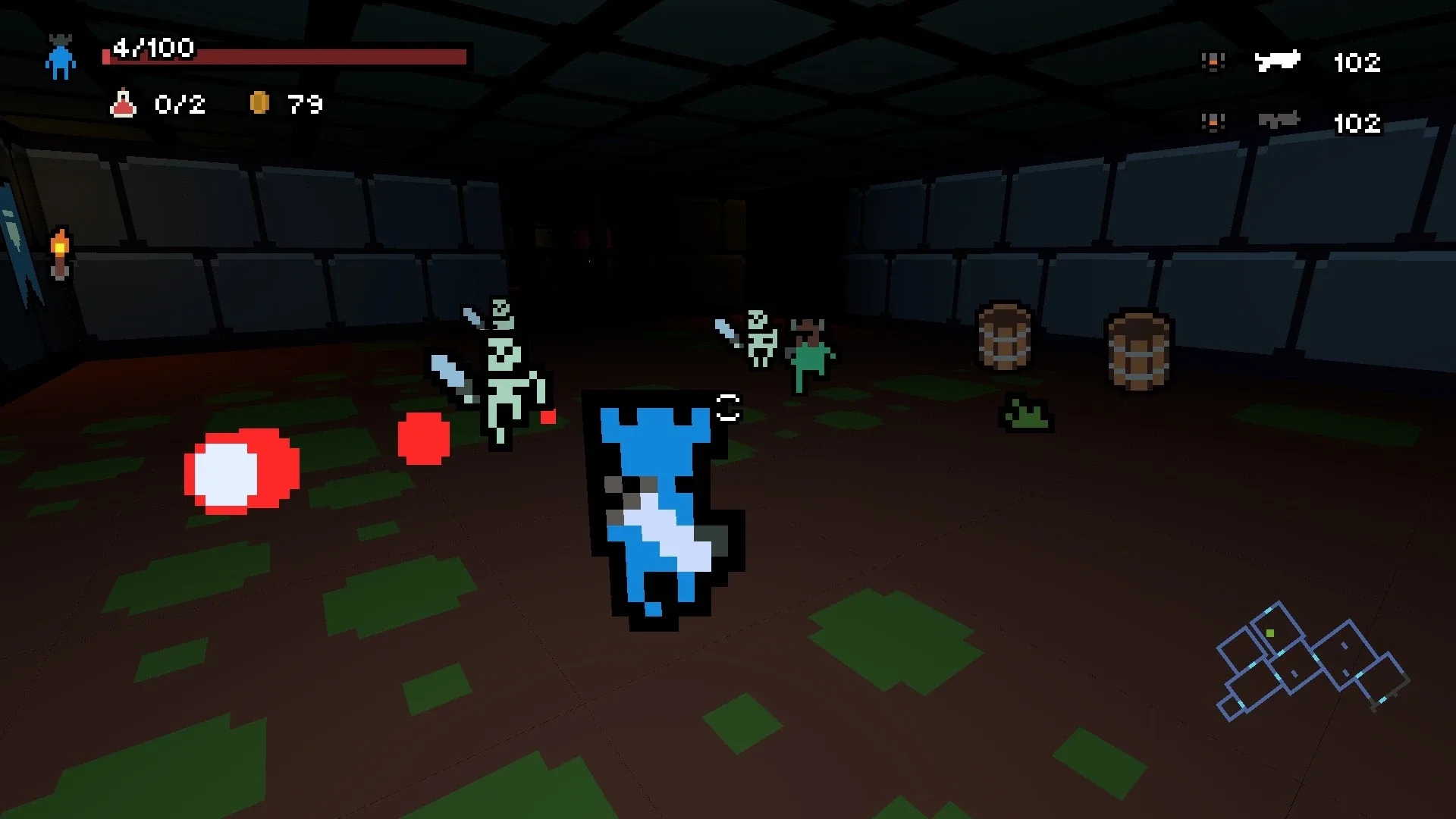Select the greyed-out secondary weapon icon
This screenshot has height=819, width=1456.
pyautogui.click(x=1278, y=120)
